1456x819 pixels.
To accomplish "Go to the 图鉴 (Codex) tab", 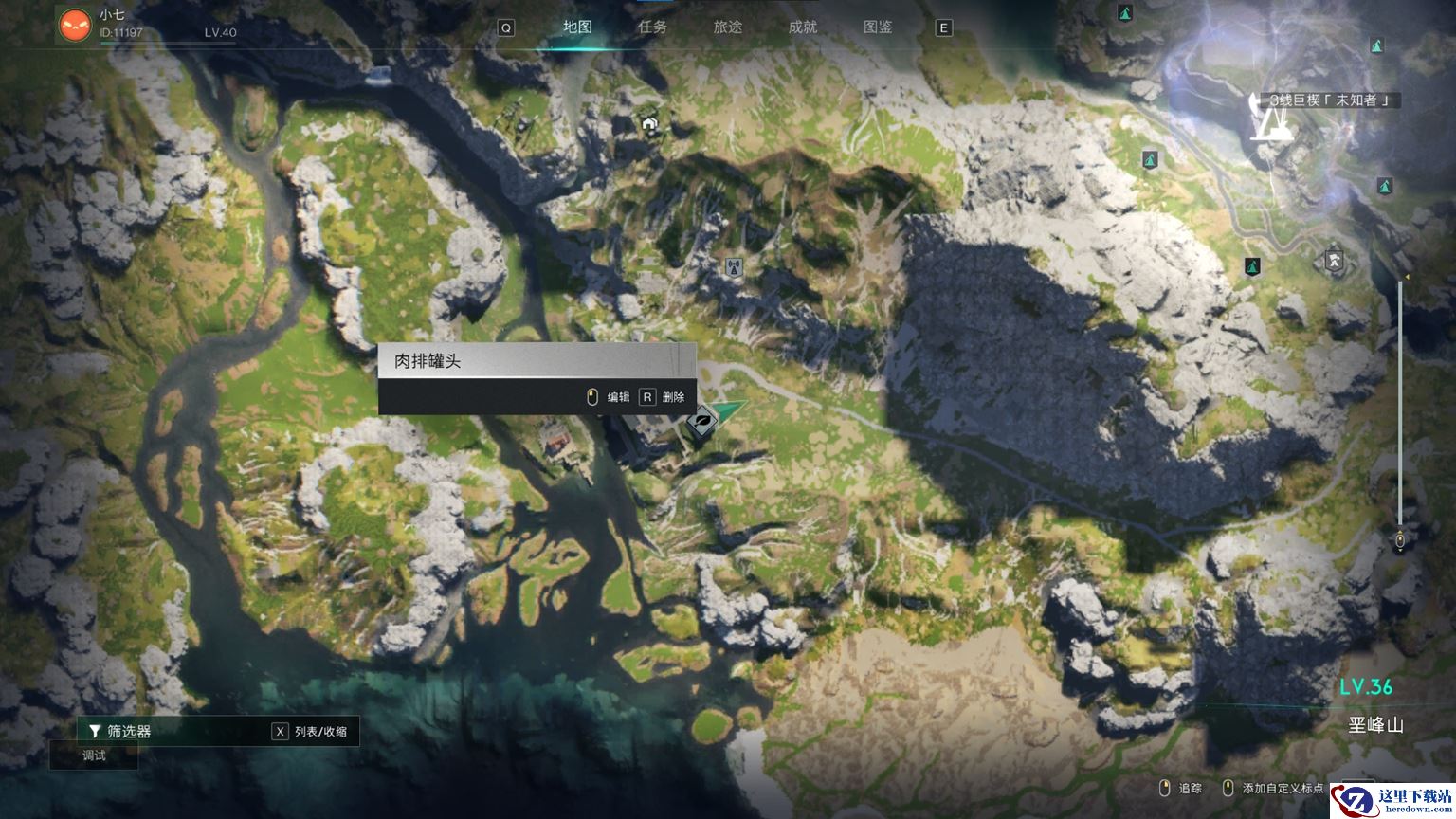I will point(878,27).
